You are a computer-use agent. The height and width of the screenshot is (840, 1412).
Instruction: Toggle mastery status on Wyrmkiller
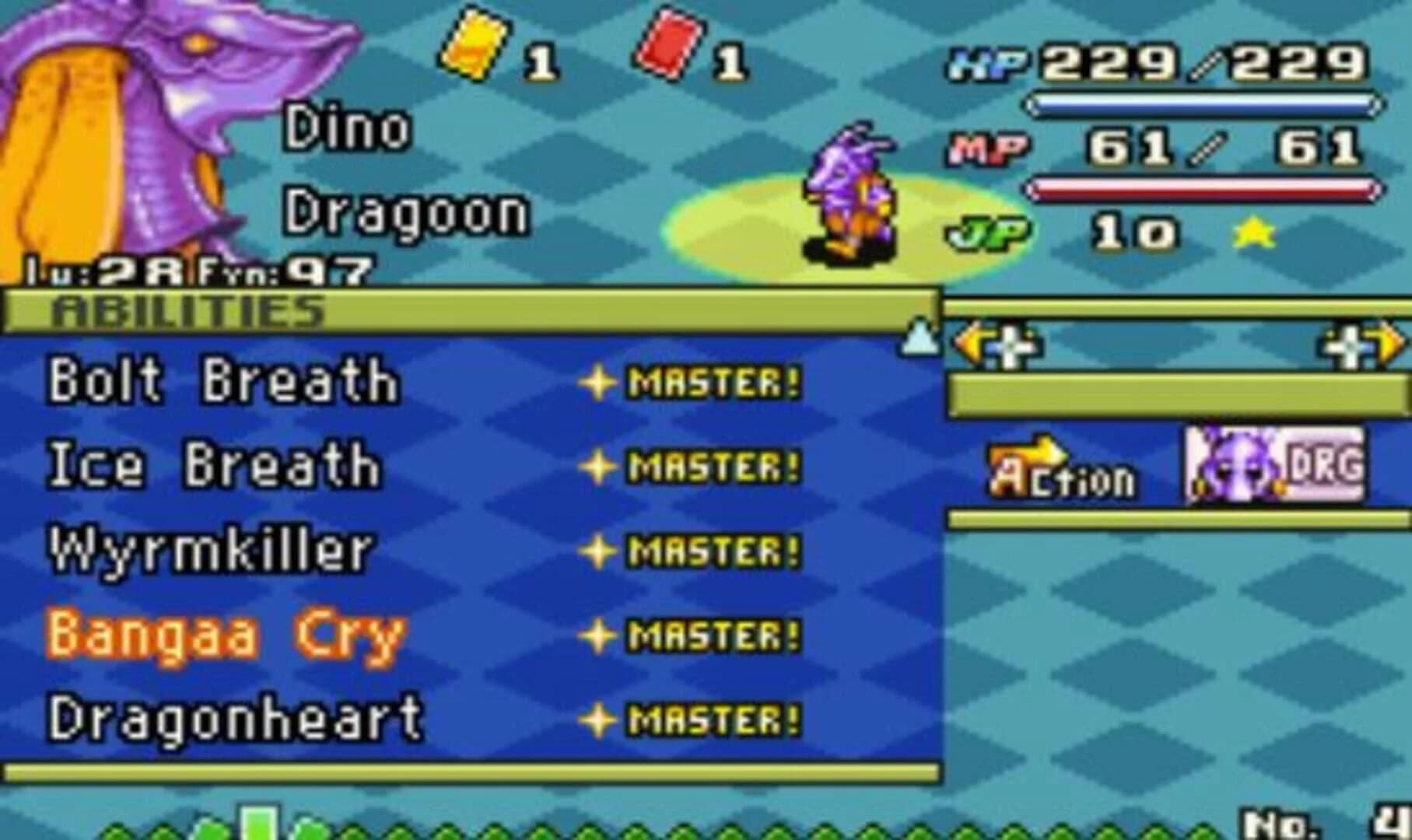click(x=599, y=549)
